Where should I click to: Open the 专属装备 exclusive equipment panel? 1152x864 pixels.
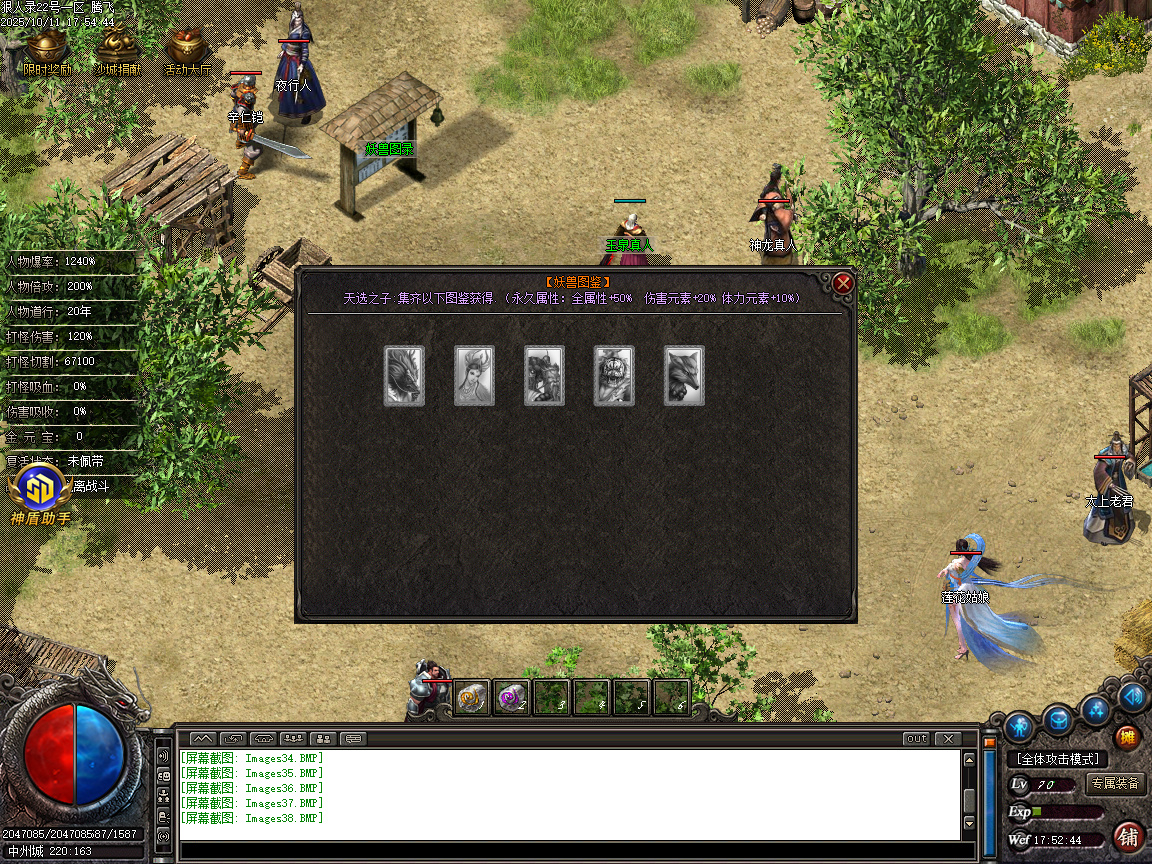pos(1115,784)
